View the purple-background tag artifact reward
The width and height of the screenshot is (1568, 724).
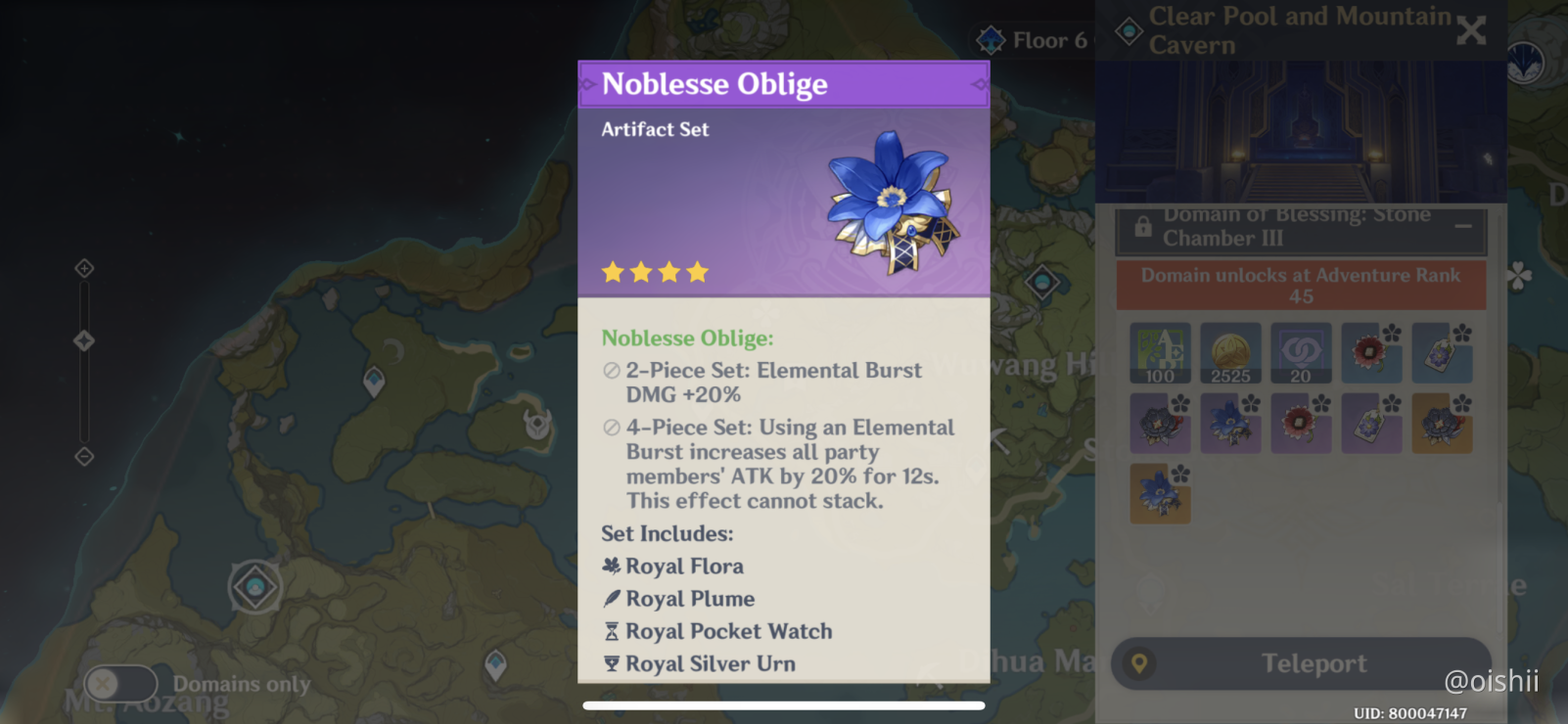click(1371, 424)
